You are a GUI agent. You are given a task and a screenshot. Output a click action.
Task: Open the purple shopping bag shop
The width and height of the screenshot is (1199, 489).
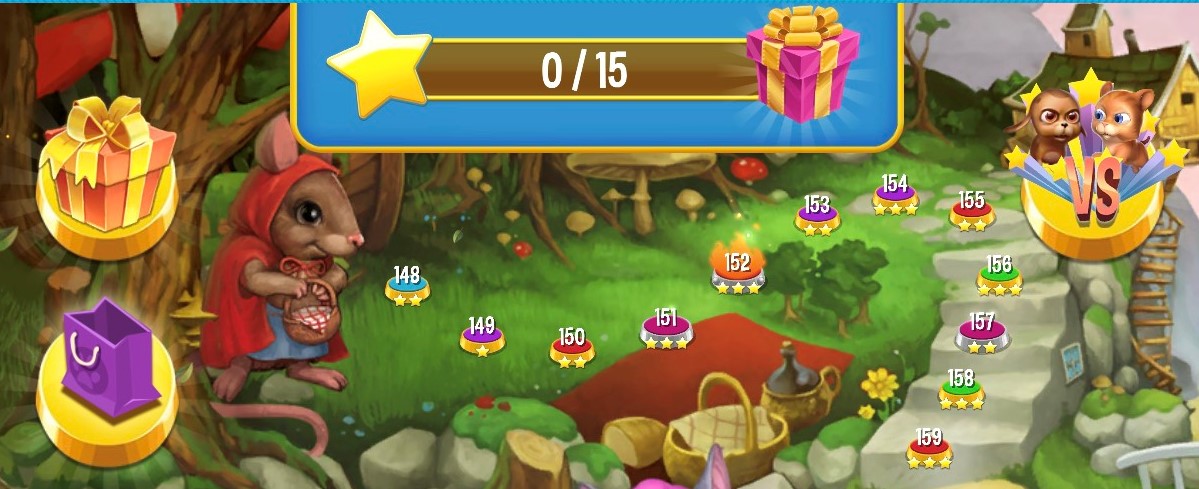tap(105, 378)
